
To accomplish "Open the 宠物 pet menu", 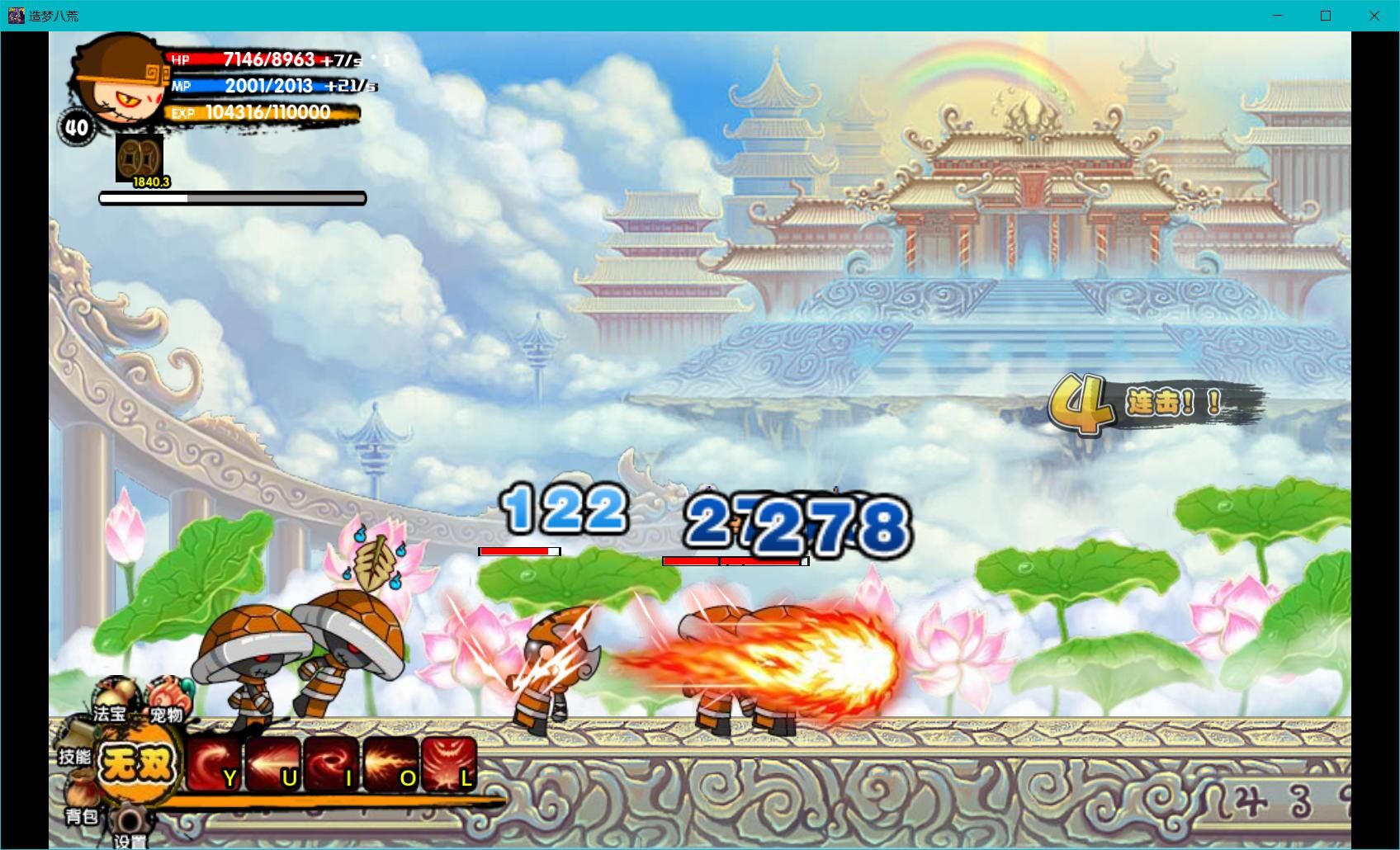I will point(166,704).
